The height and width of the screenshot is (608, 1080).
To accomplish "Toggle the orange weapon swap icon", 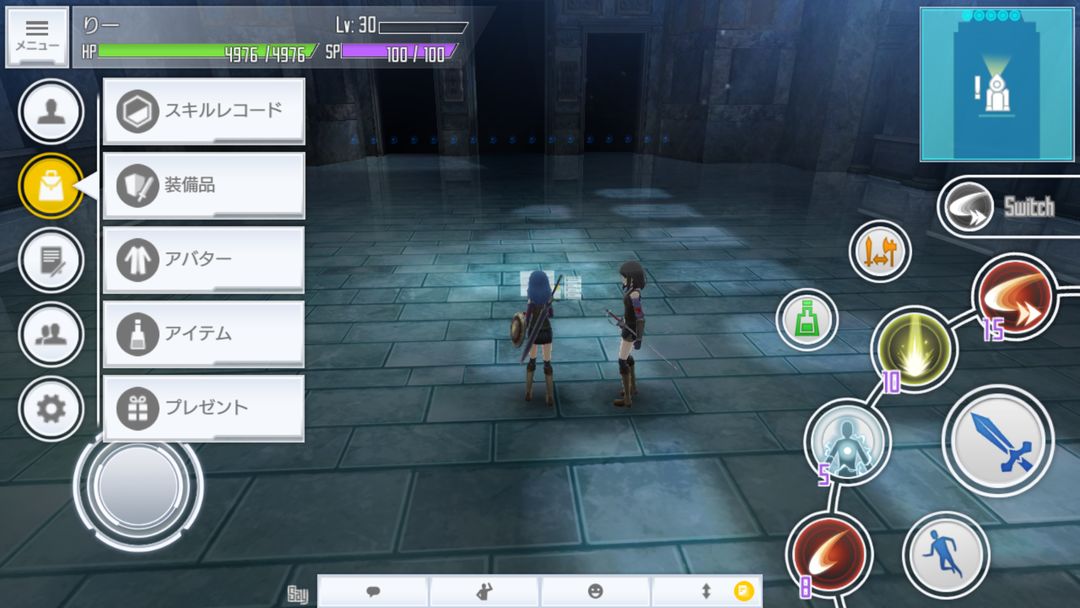I will coord(880,251).
